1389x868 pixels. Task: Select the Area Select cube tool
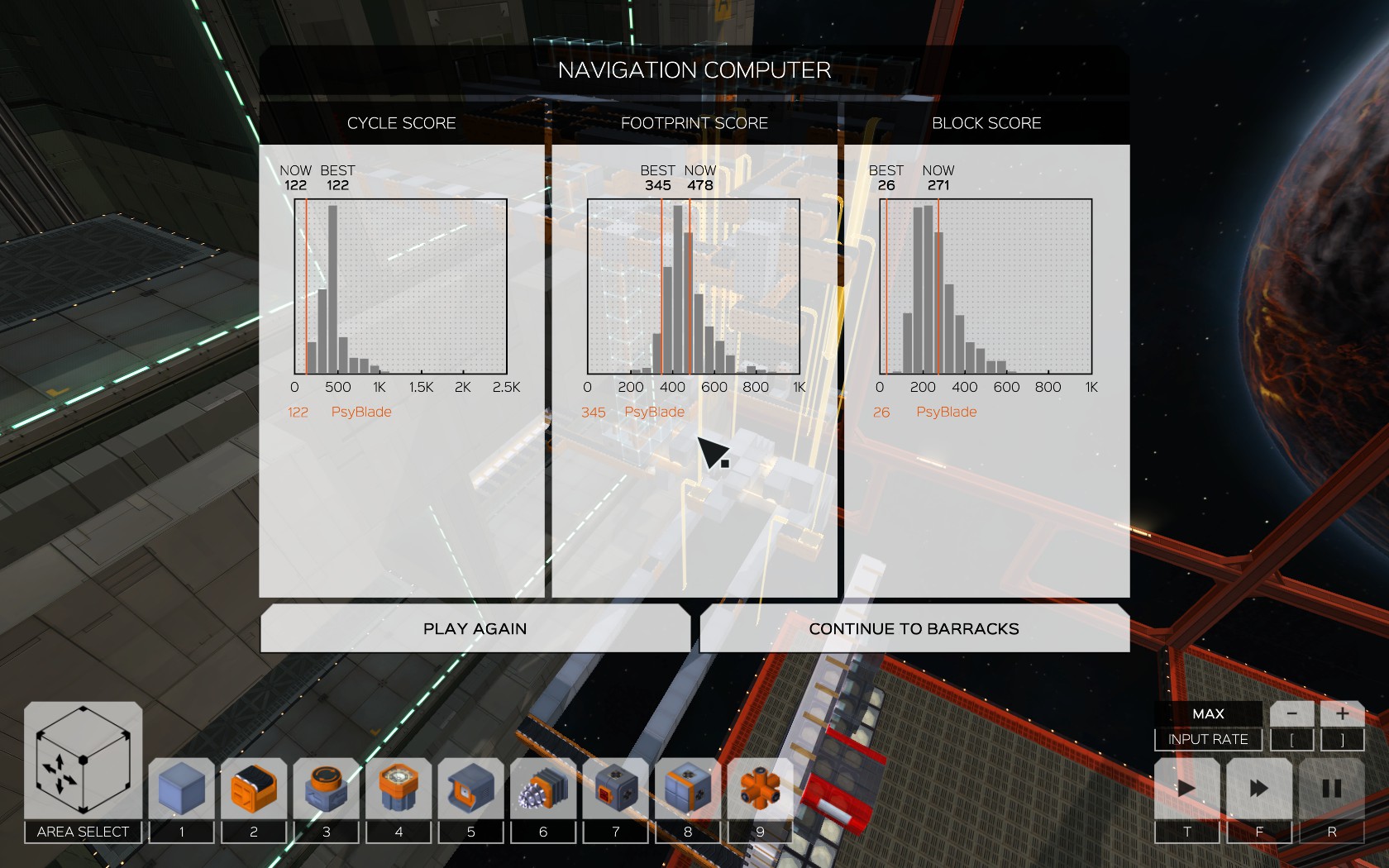tap(83, 761)
